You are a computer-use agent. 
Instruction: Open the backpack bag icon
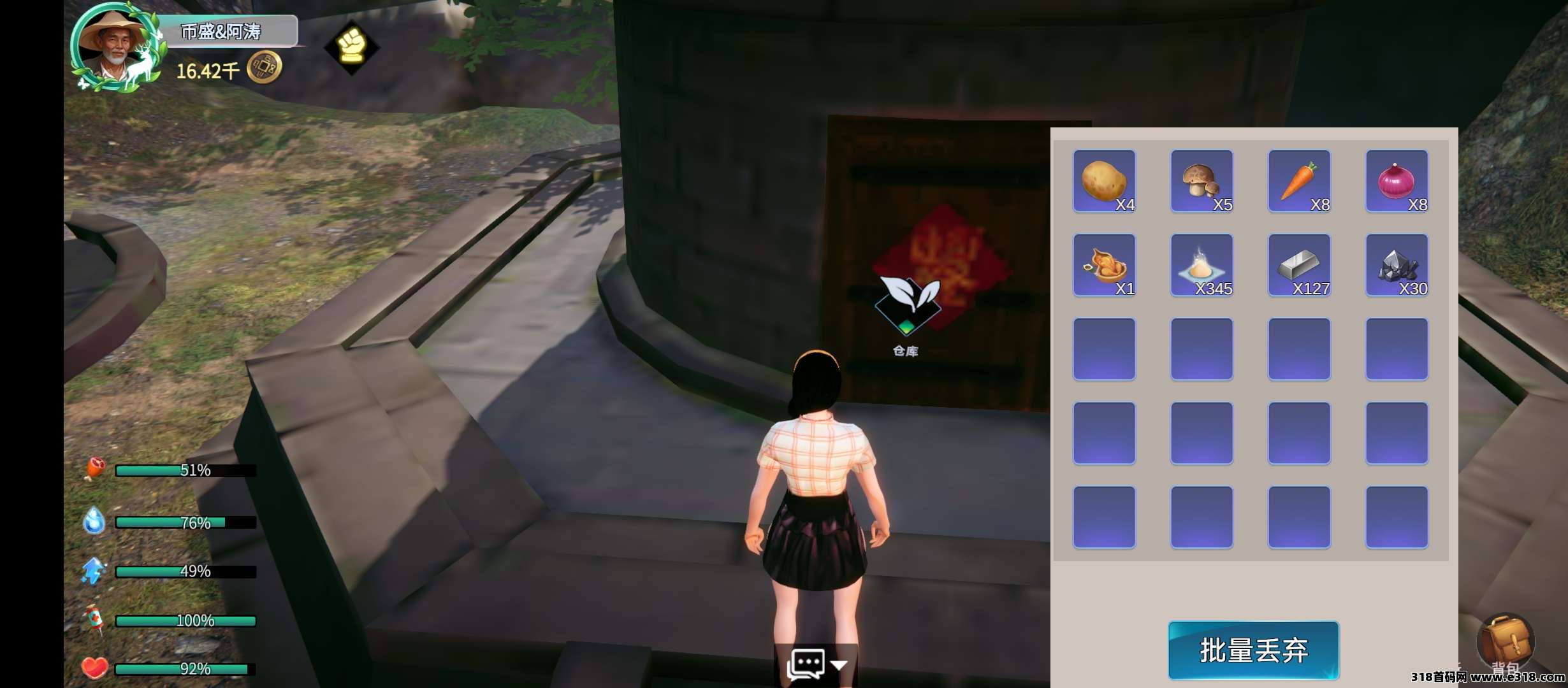coord(1506,640)
